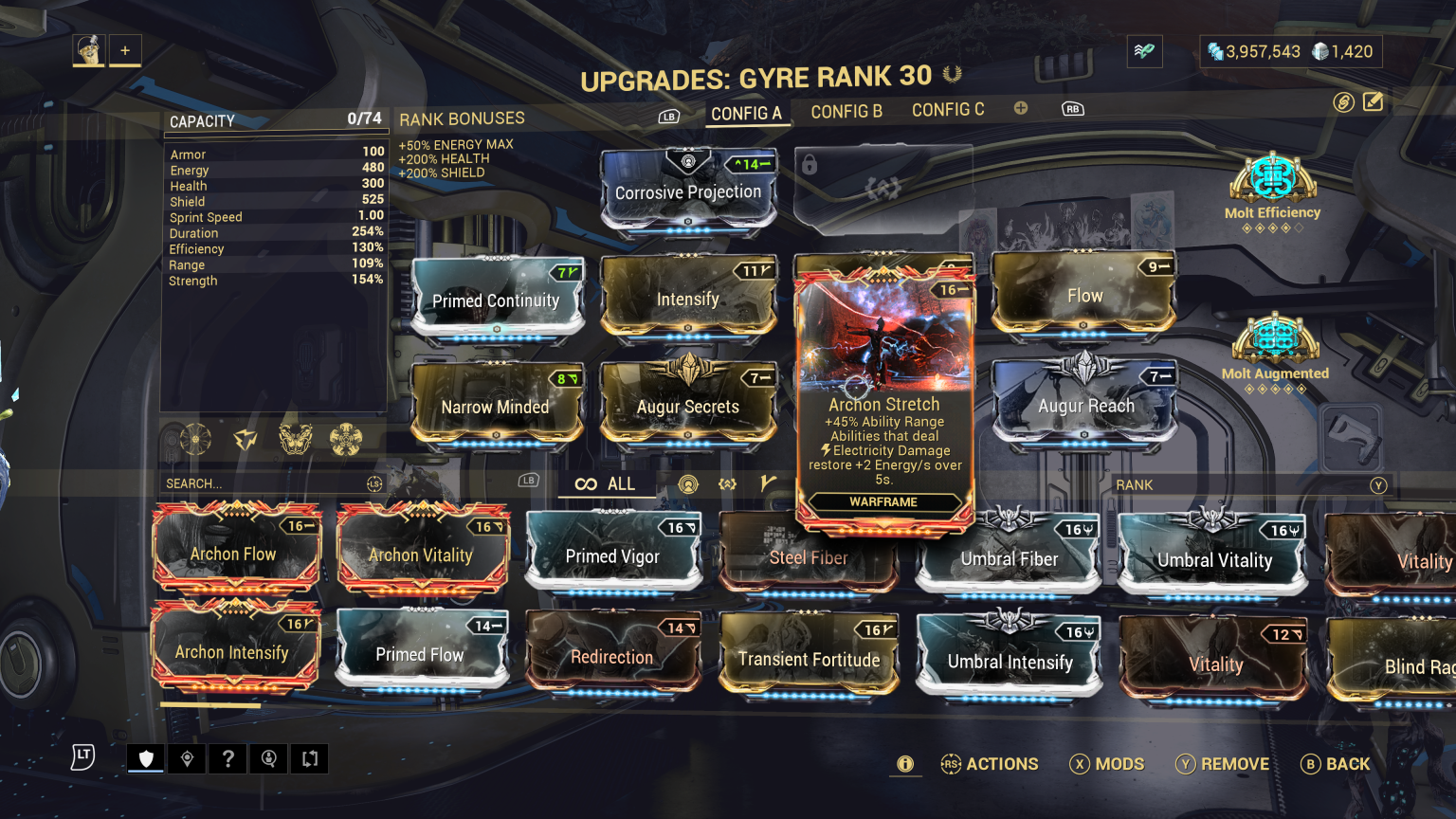
Task: Click the REMOVE button at the bottom
Action: 1222,764
